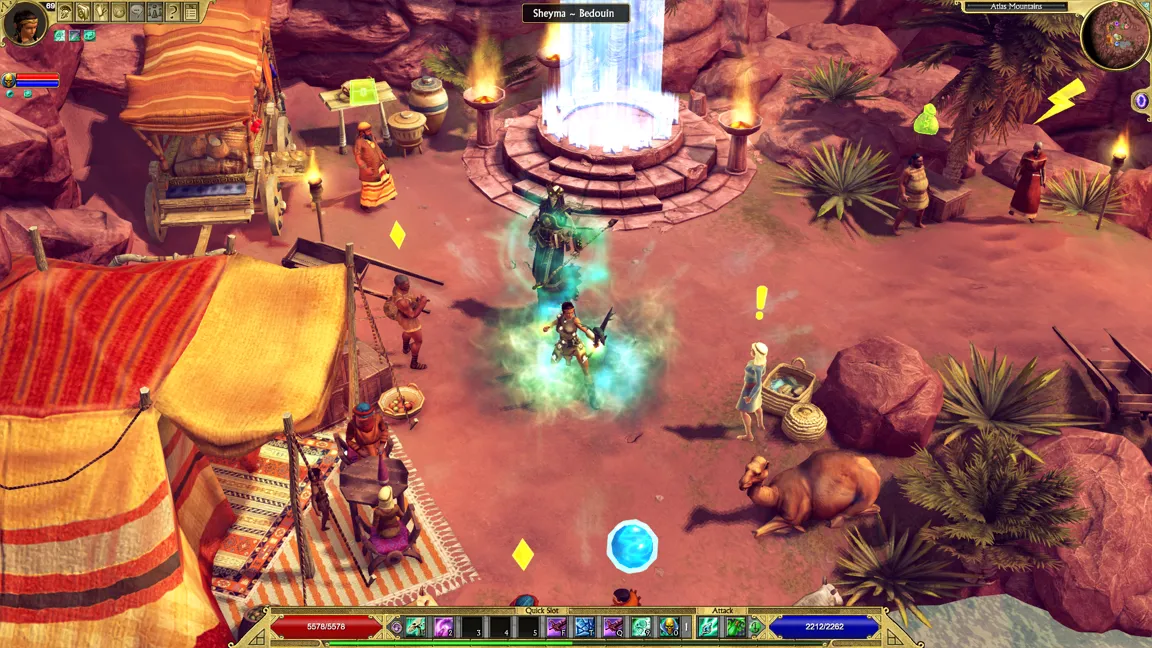Click the circular minimap
Viewport: 1152px width, 648px height.
pyautogui.click(x=1115, y=36)
